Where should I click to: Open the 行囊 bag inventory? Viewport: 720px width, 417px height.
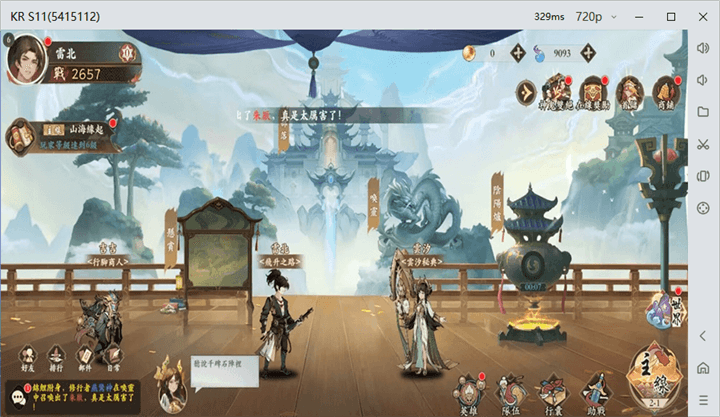(553, 393)
